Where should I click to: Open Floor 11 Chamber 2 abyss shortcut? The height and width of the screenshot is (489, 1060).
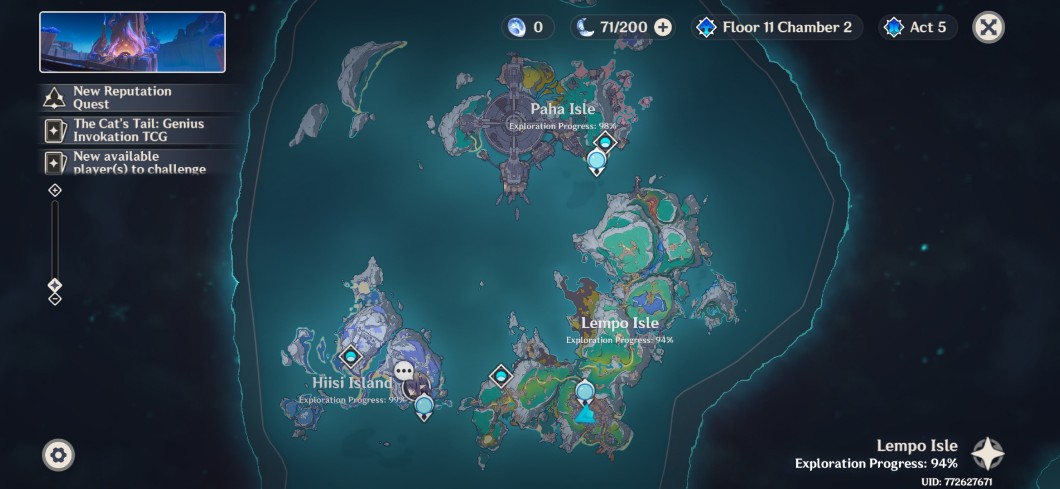[776, 27]
